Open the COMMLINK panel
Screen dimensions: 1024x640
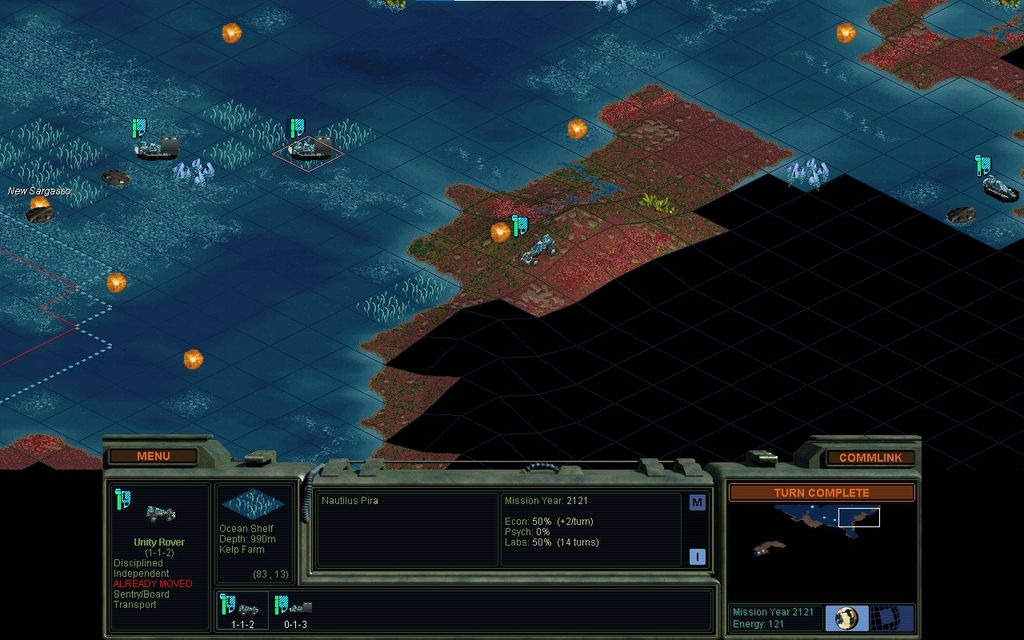(870, 457)
